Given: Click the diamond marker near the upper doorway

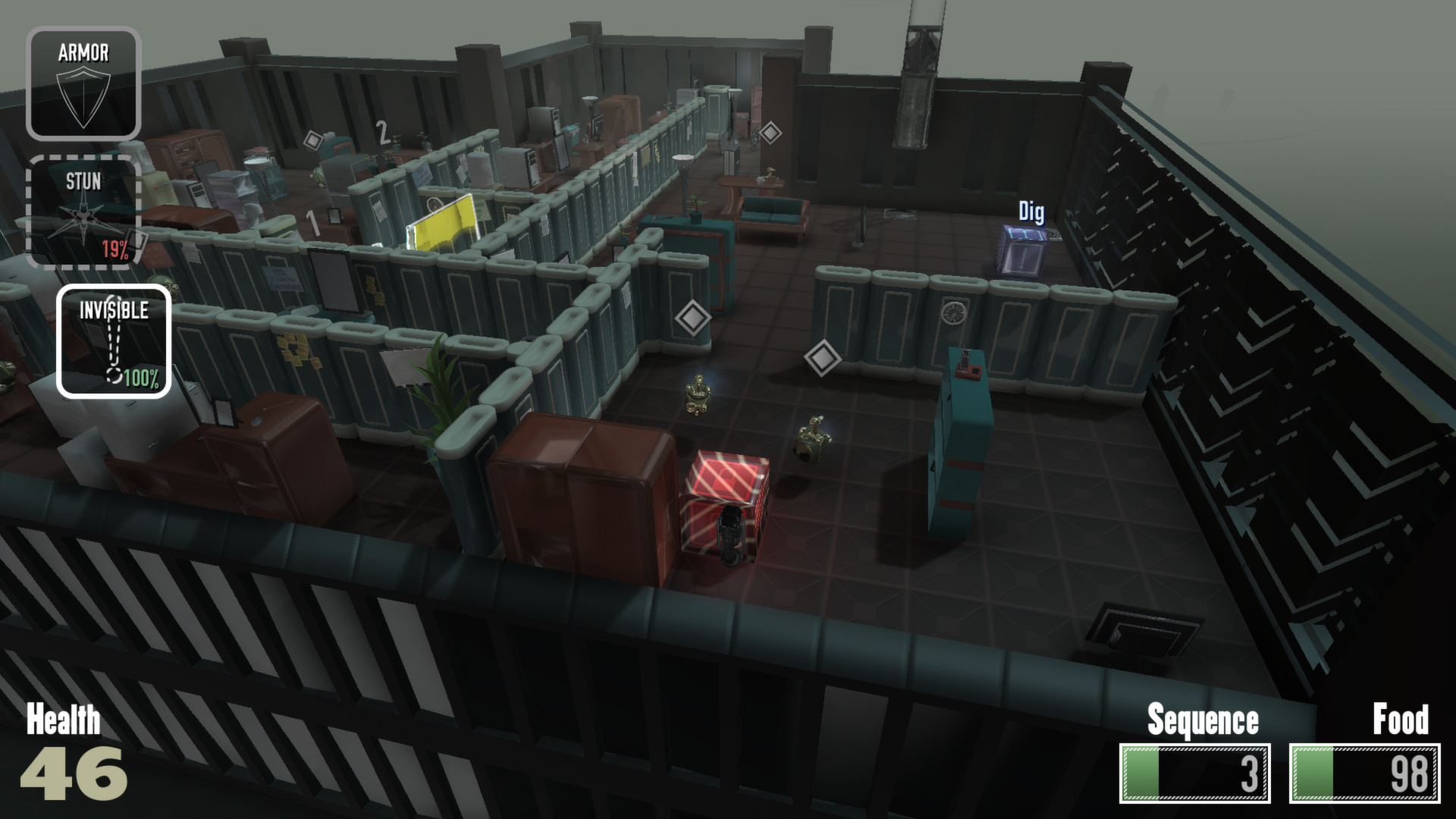Looking at the screenshot, I should click(772, 133).
